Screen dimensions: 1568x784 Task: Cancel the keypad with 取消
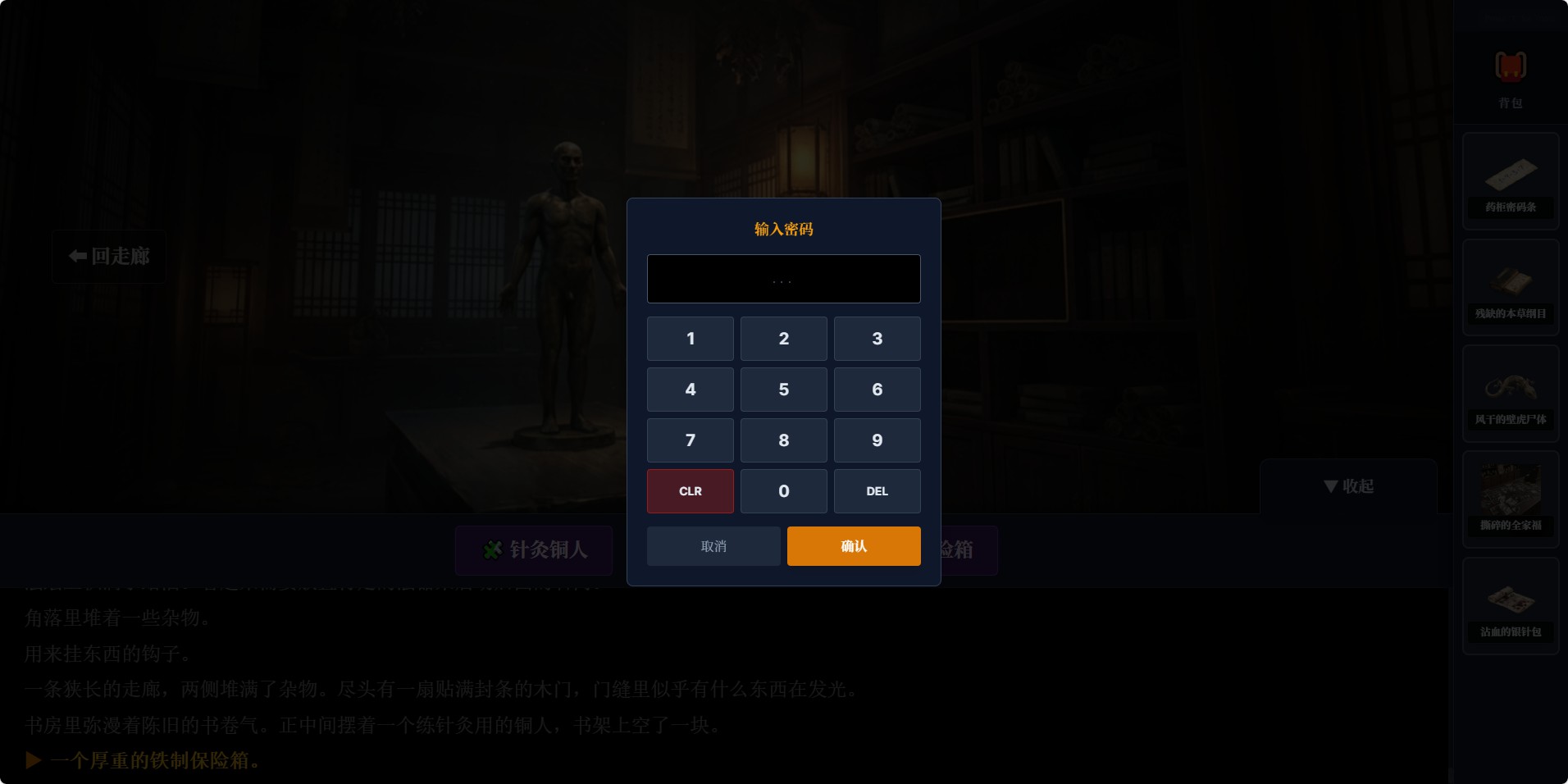(x=713, y=545)
